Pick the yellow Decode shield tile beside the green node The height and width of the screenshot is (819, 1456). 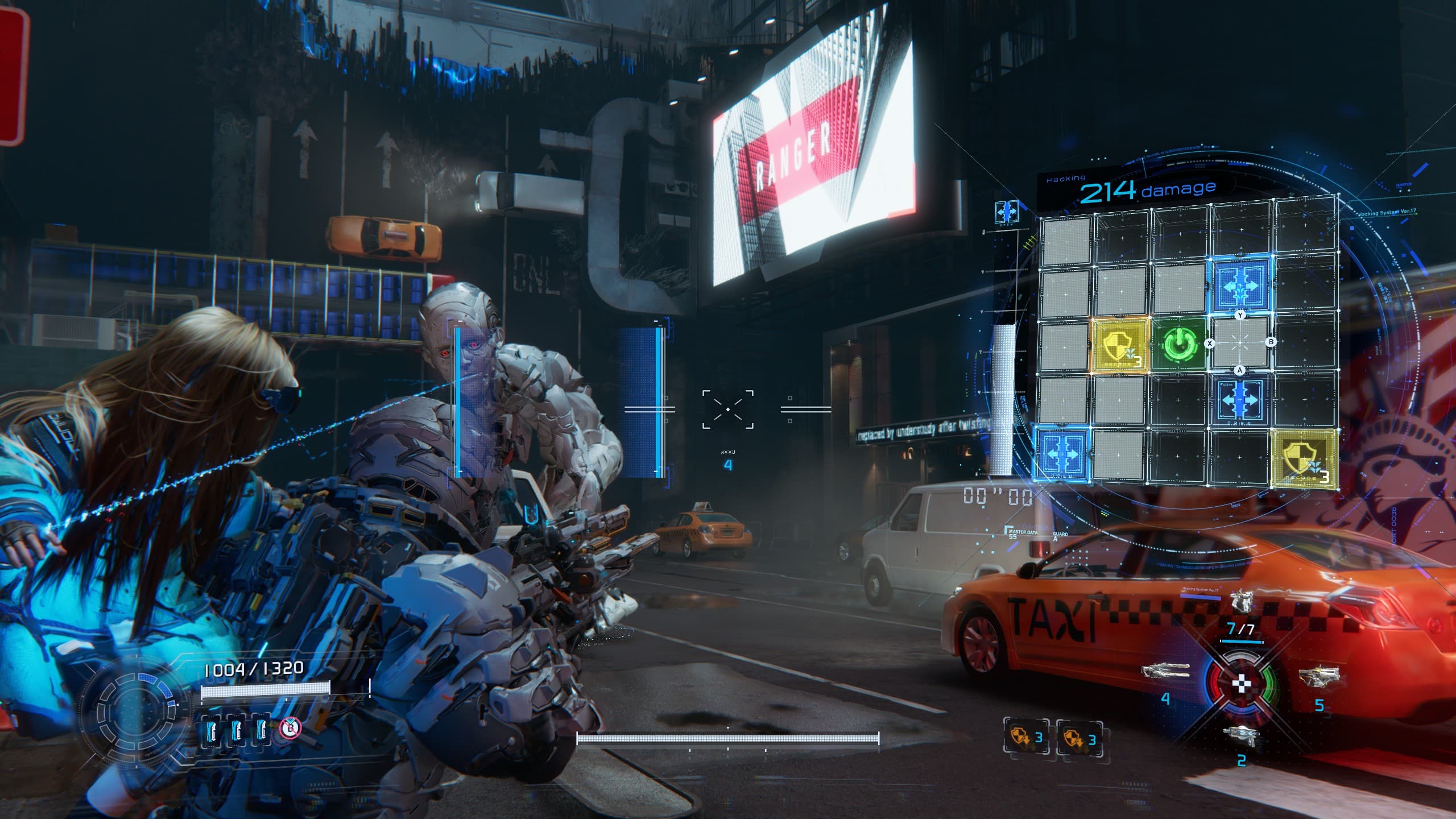[1119, 345]
